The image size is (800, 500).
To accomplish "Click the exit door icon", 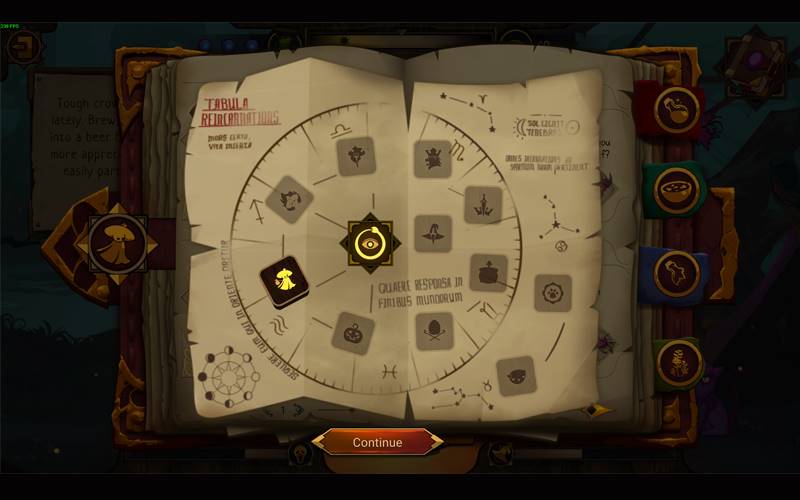I will pos(22,47).
